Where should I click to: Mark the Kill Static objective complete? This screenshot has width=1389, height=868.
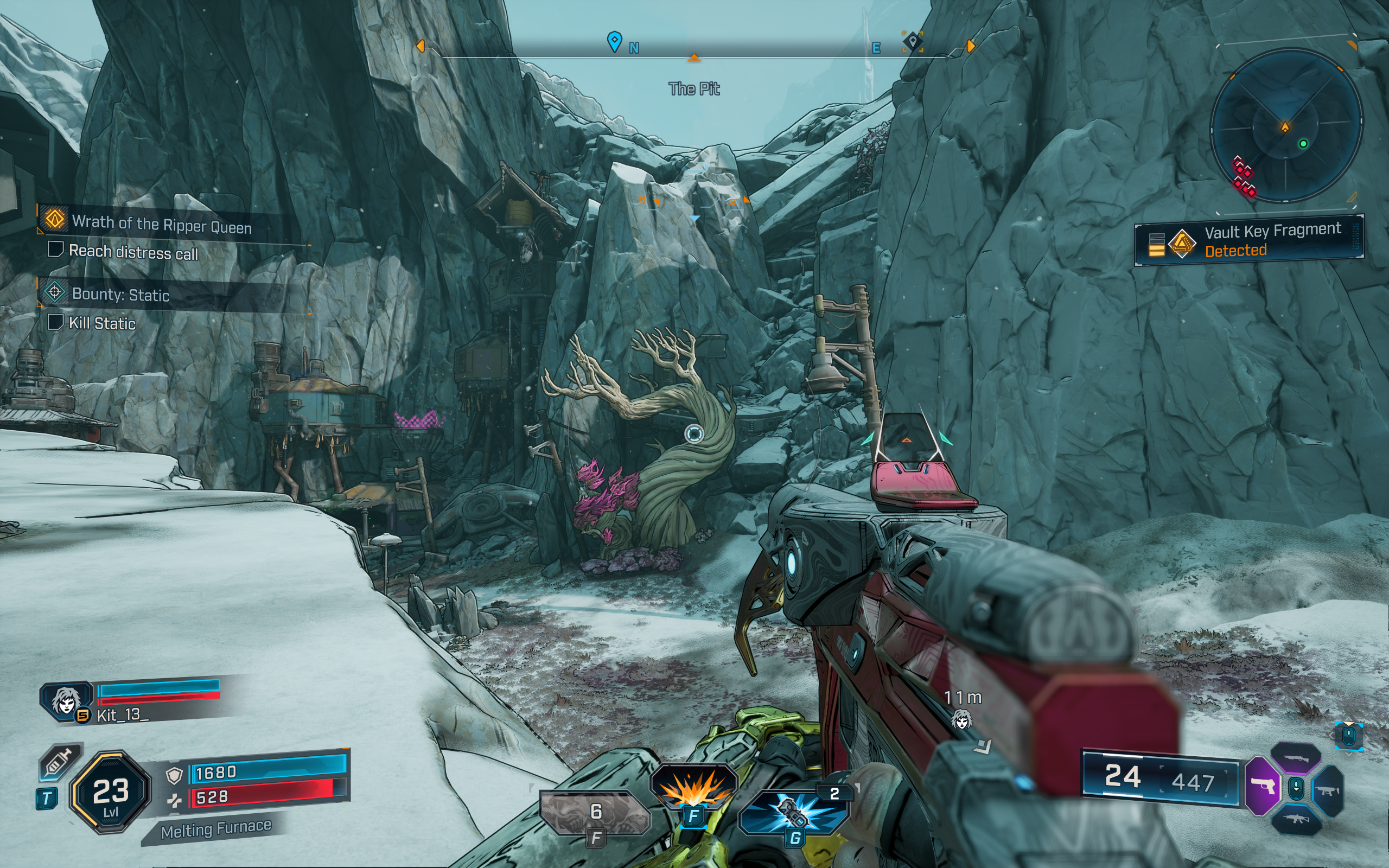tap(55, 323)
